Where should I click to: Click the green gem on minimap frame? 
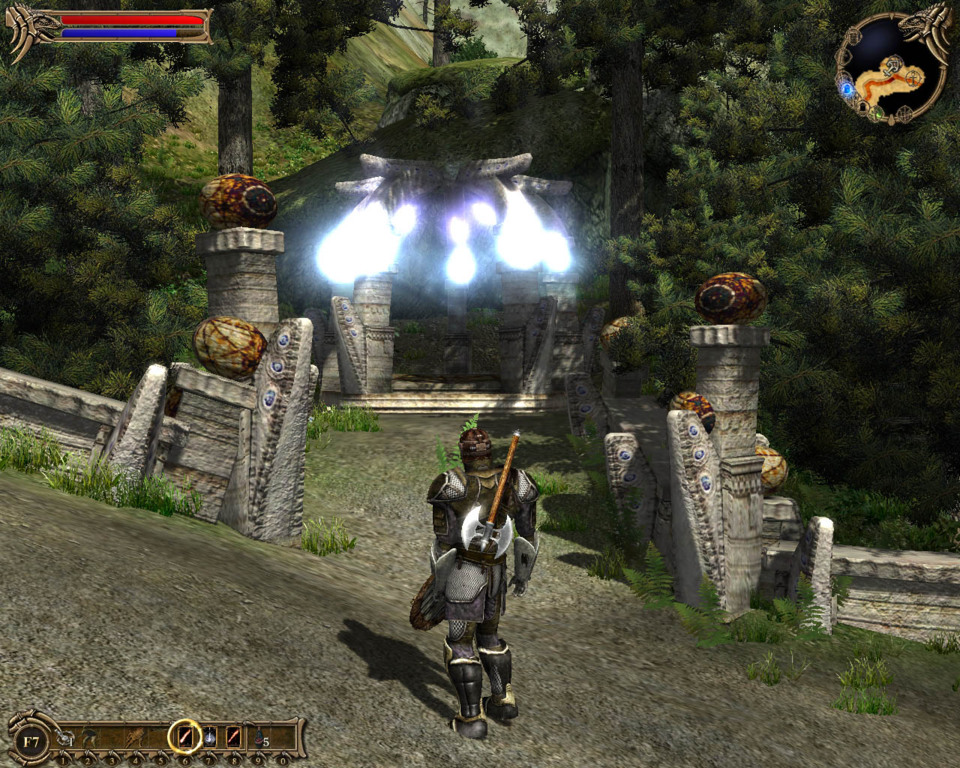click(877, 114)
